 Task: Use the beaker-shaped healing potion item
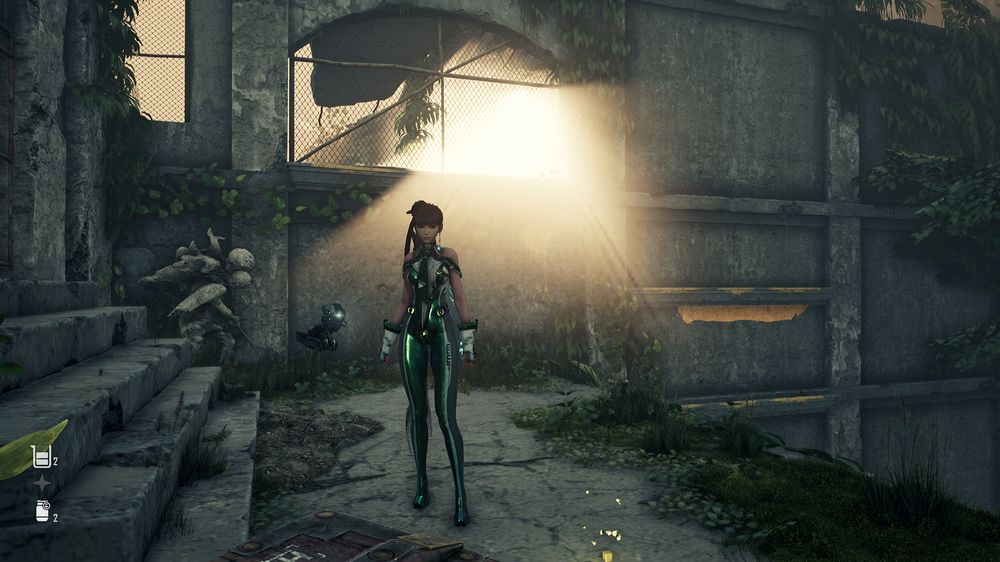[x=41, y=457]
